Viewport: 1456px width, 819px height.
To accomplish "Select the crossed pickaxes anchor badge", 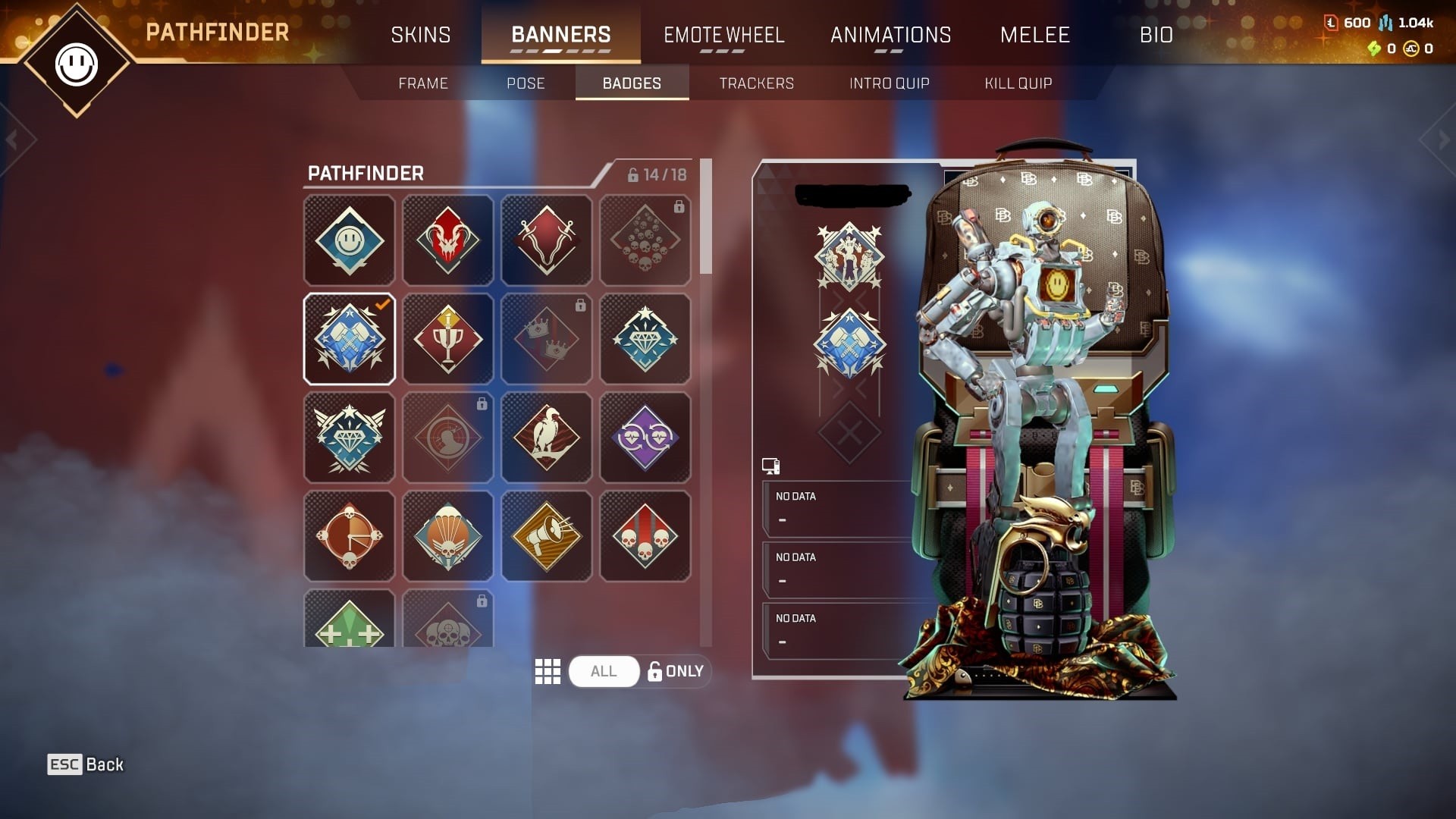I will (546, 240).
